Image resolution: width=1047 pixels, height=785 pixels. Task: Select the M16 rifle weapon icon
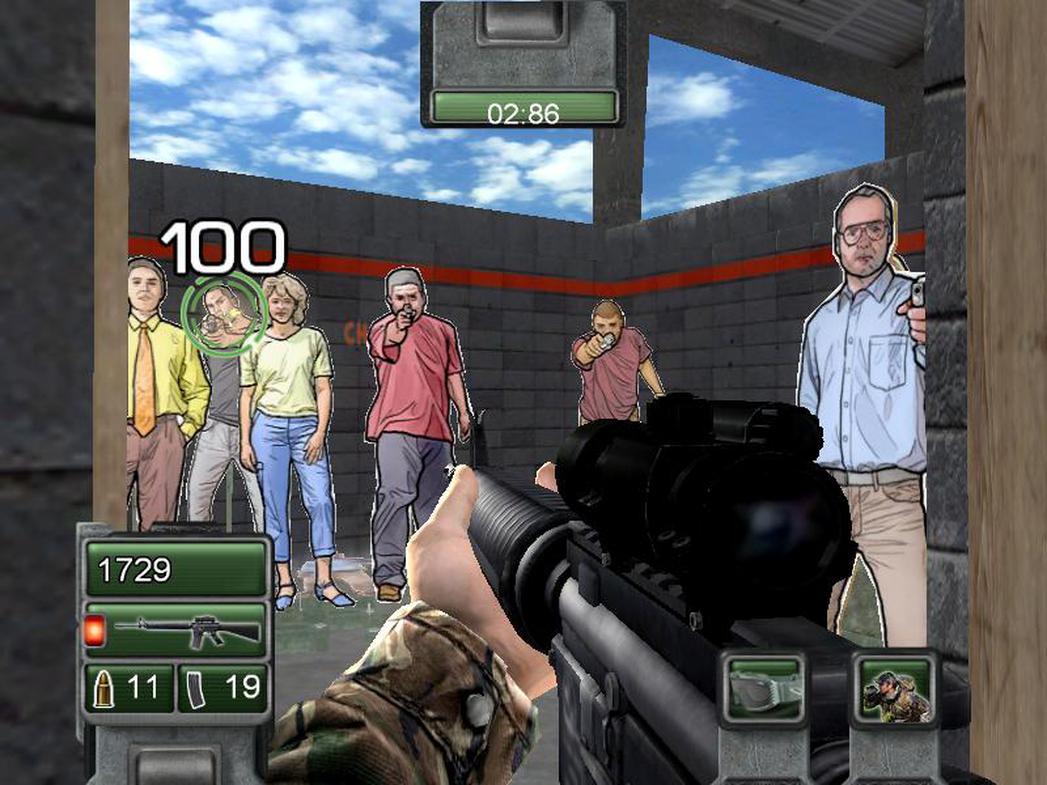(186, 631)
